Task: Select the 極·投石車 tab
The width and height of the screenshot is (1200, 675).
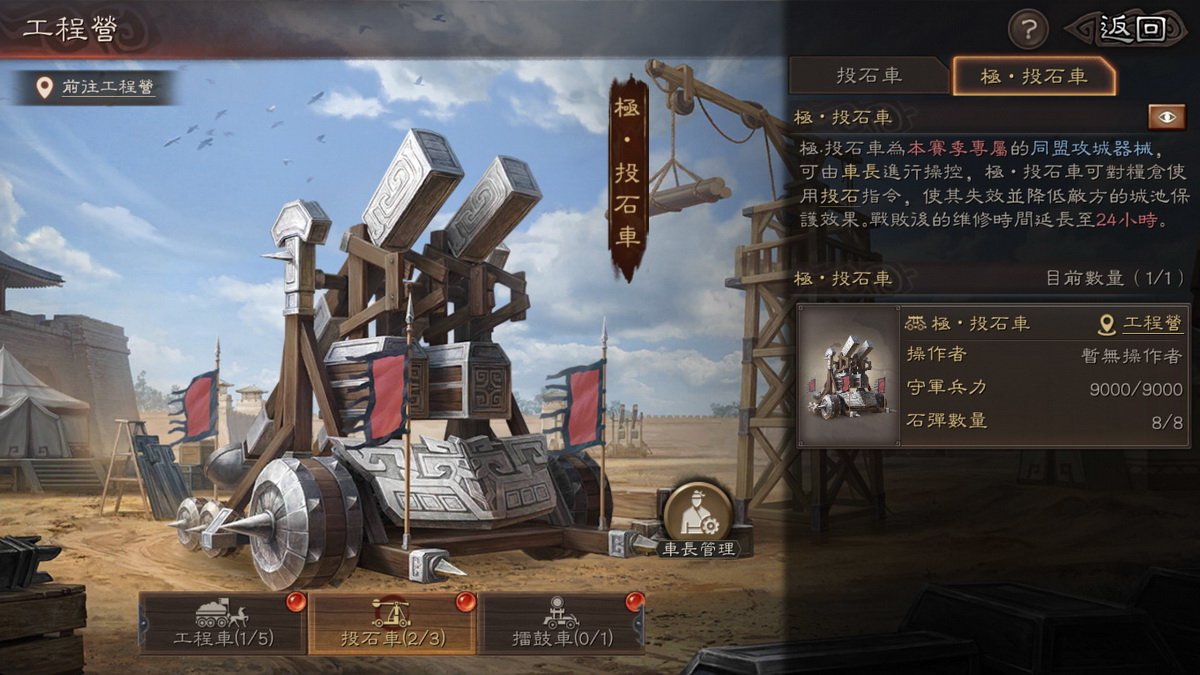Action: coord(1034,76)
